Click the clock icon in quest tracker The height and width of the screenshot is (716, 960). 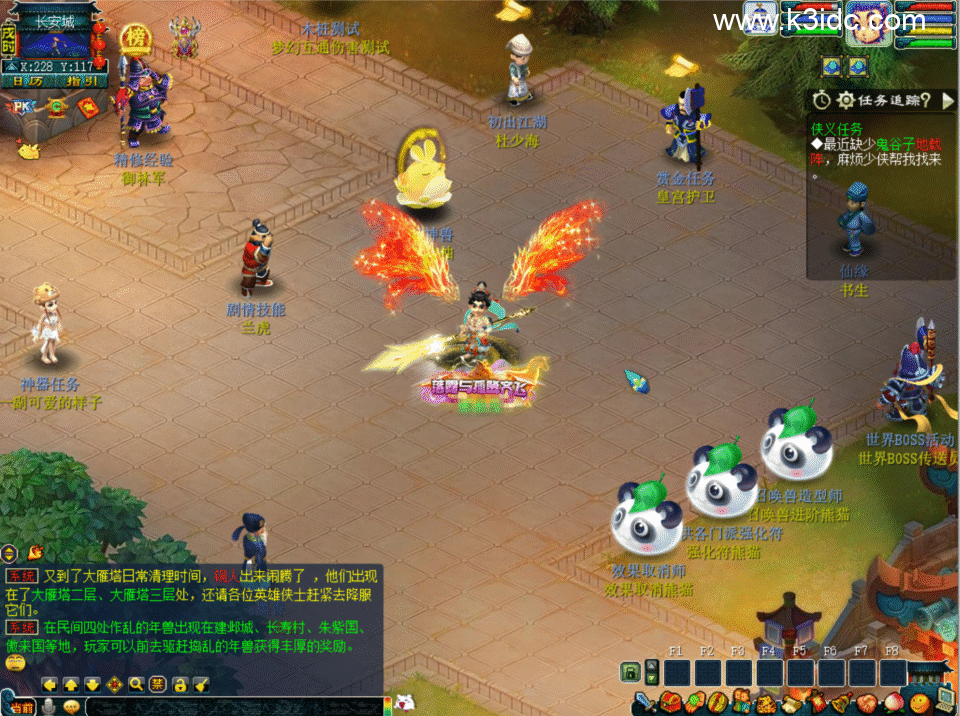point(821,99)
